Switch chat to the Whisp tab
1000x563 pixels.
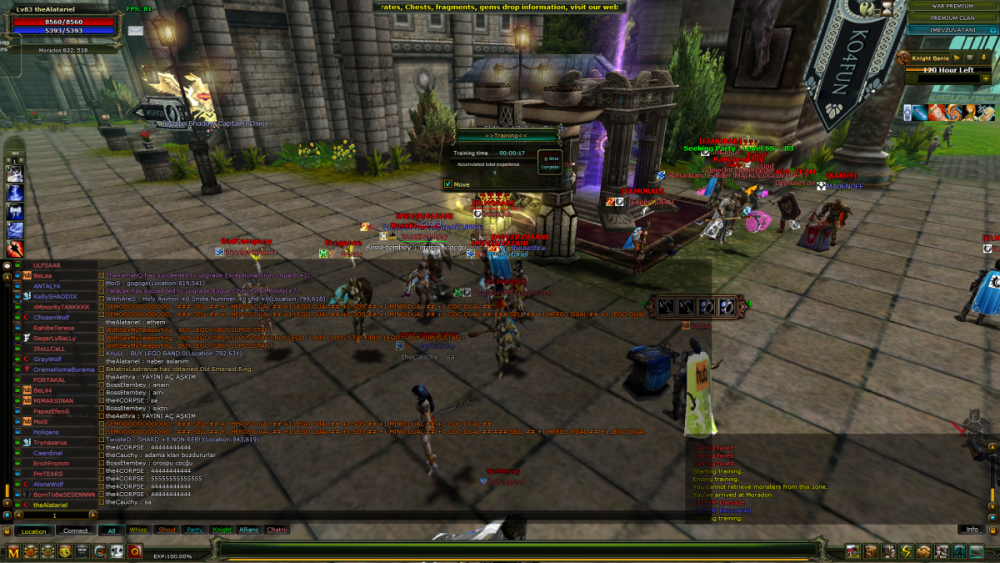[138, 530]
